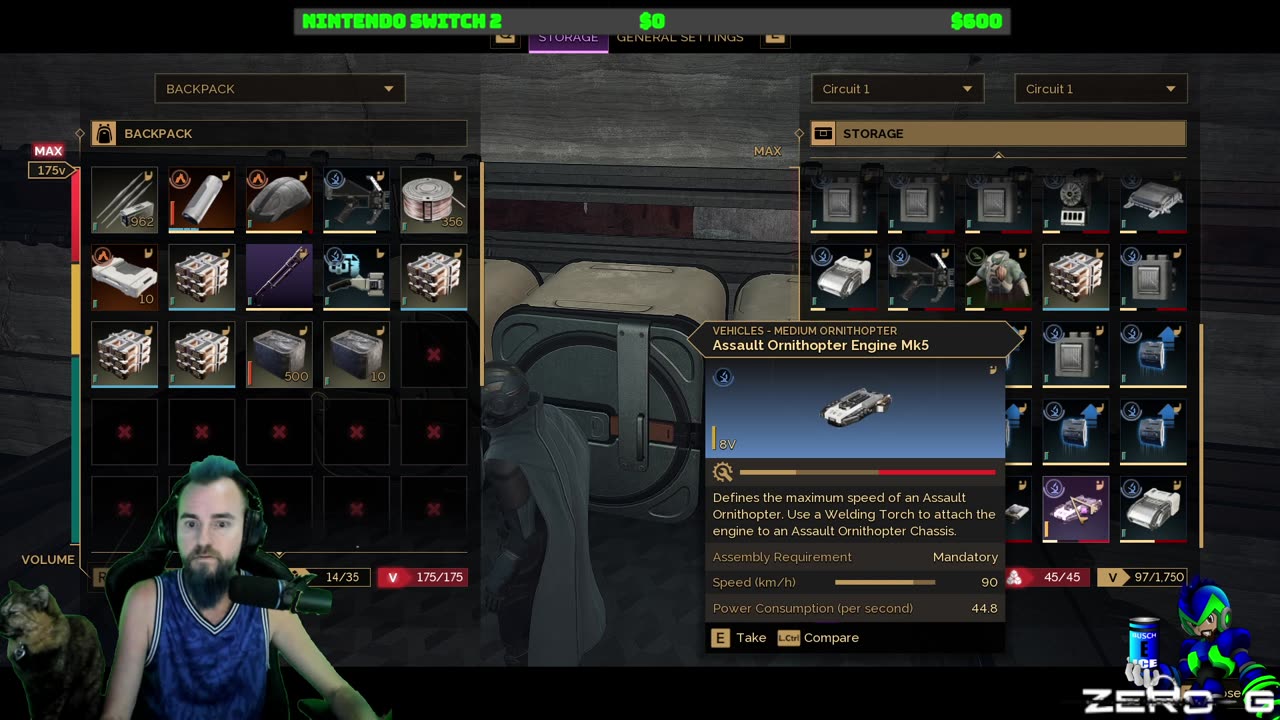Screen dimensions: 1280x720
Task: Choose the purple long rifle slot
Action: tap(279, 276)
